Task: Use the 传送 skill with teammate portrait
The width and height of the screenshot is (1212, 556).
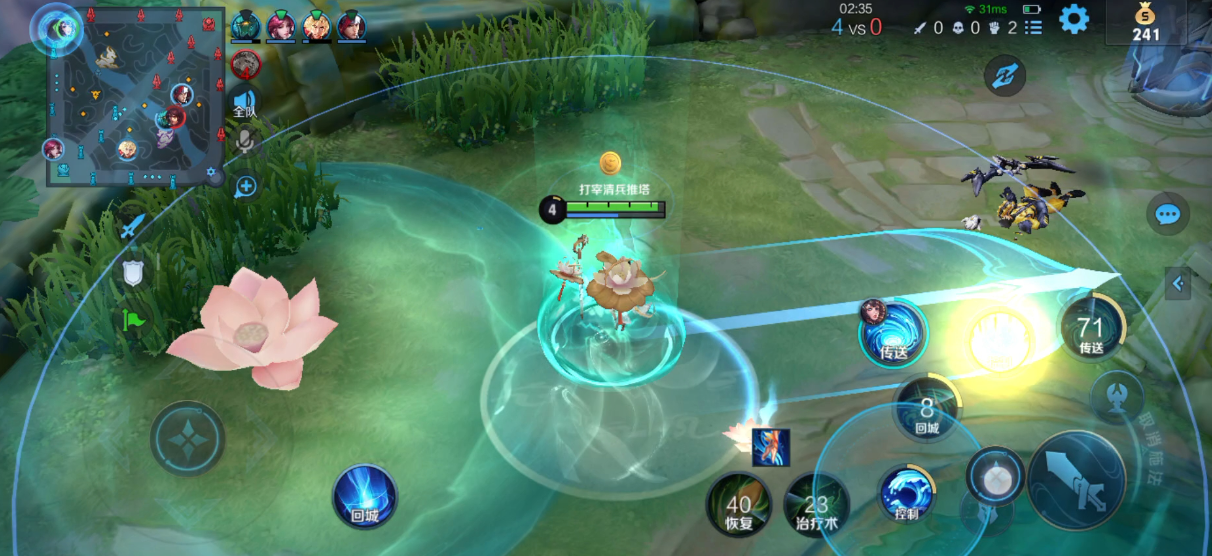Action: tap(892, 333)
